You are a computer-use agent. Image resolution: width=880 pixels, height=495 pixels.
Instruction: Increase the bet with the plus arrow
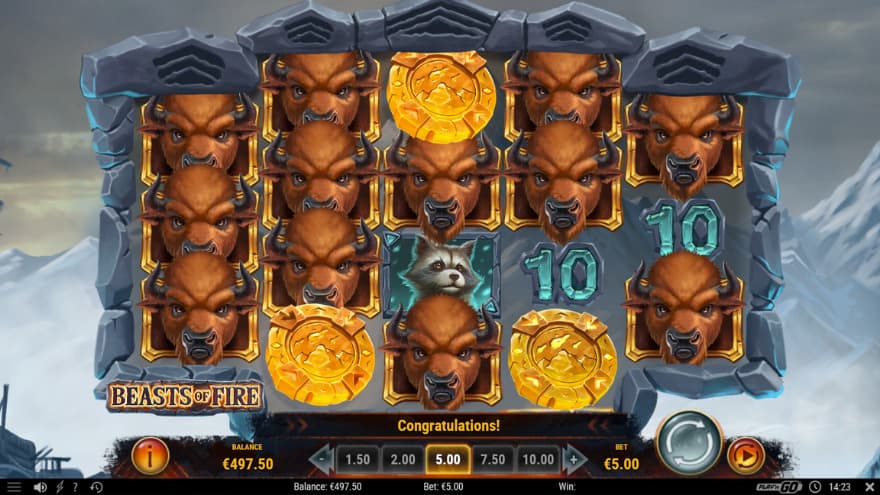click(x=574, y=459)
